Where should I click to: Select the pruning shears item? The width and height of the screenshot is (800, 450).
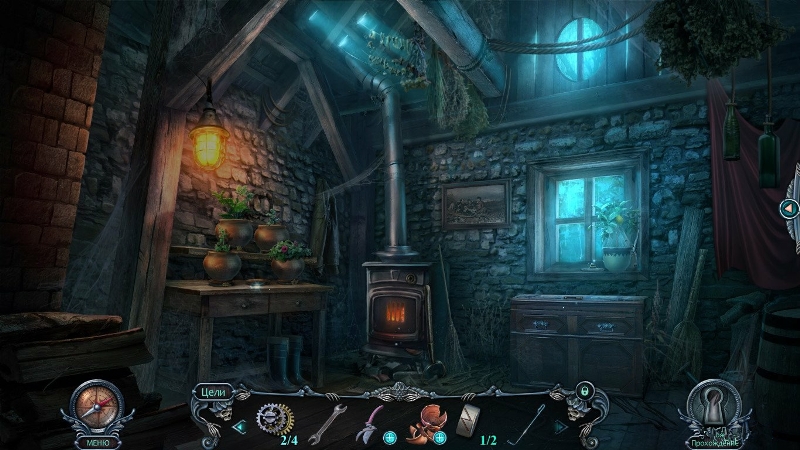click(367, 420)
